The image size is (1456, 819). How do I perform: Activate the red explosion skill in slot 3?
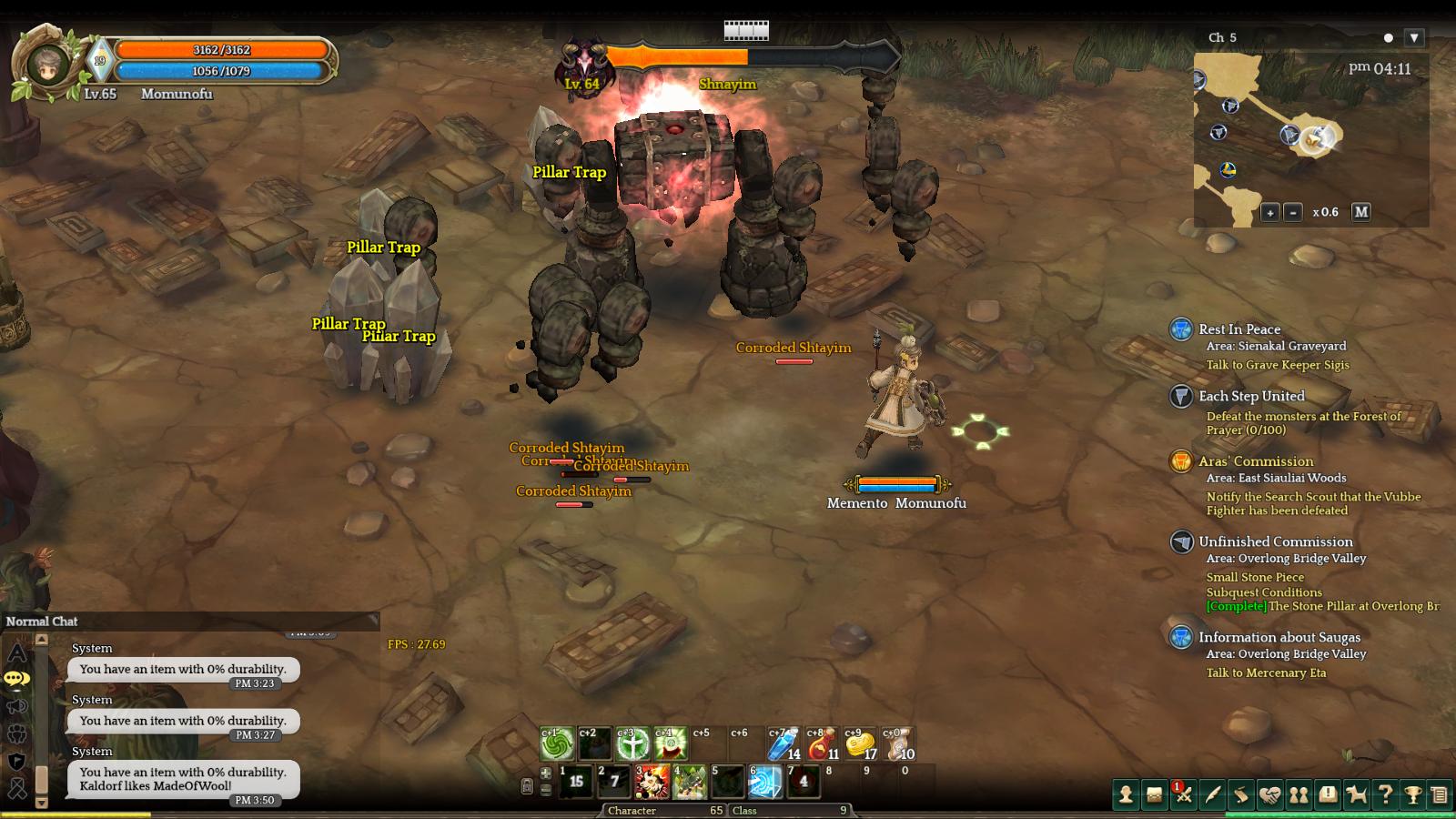coord(652,782)
